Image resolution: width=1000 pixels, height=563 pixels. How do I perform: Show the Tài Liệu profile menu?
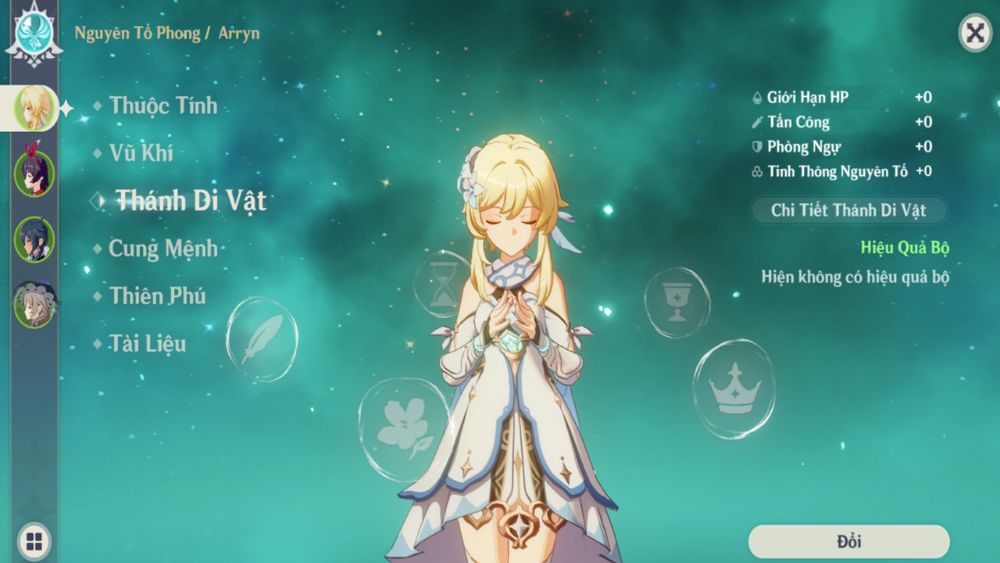coord(147,344)
